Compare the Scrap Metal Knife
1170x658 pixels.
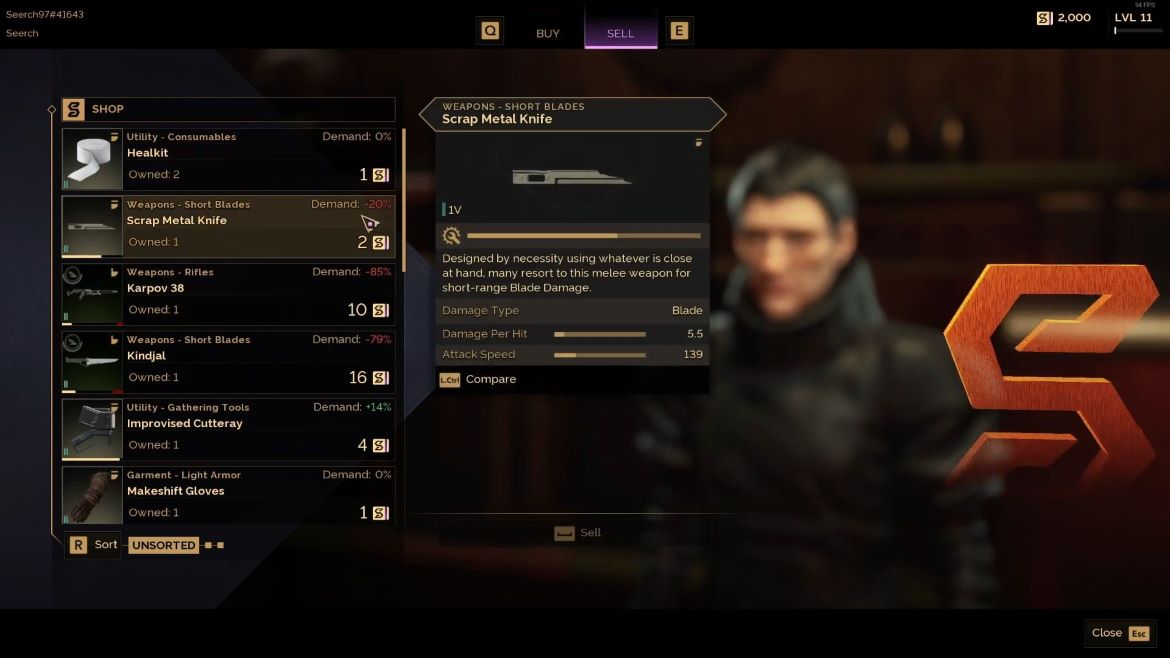coord(478,380)
